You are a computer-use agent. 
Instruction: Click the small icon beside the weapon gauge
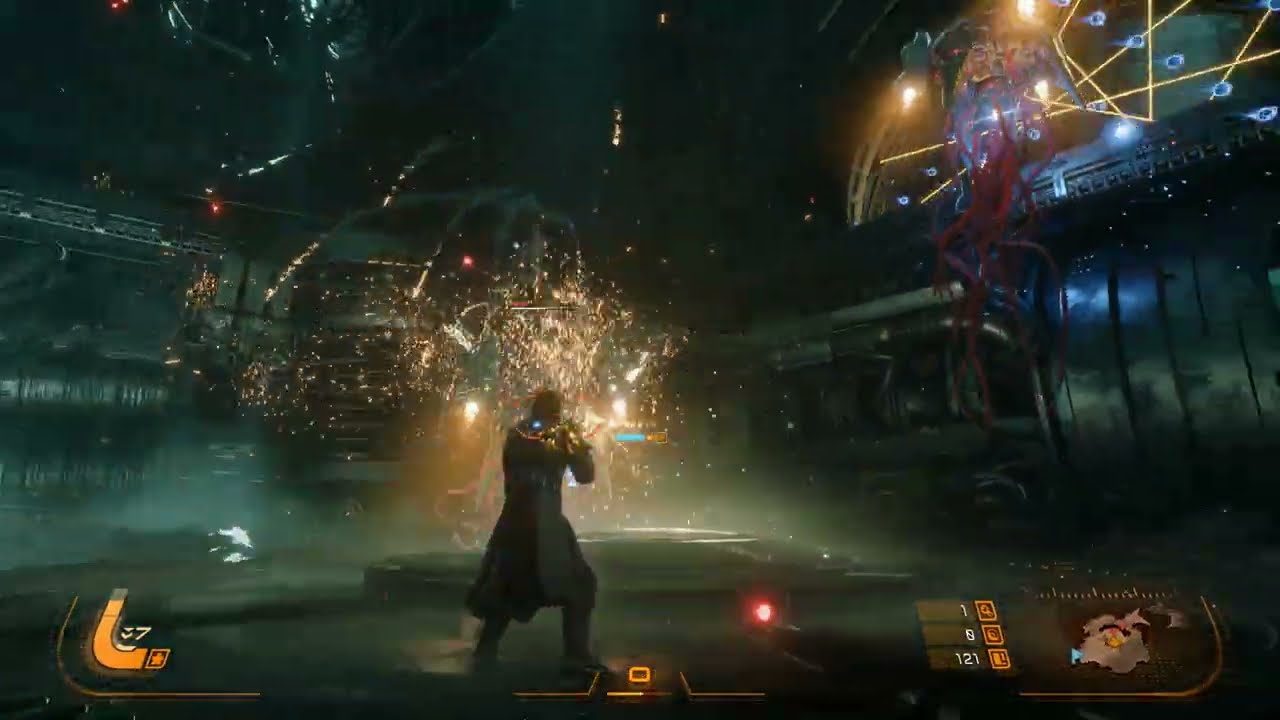(x=159, y=657)
